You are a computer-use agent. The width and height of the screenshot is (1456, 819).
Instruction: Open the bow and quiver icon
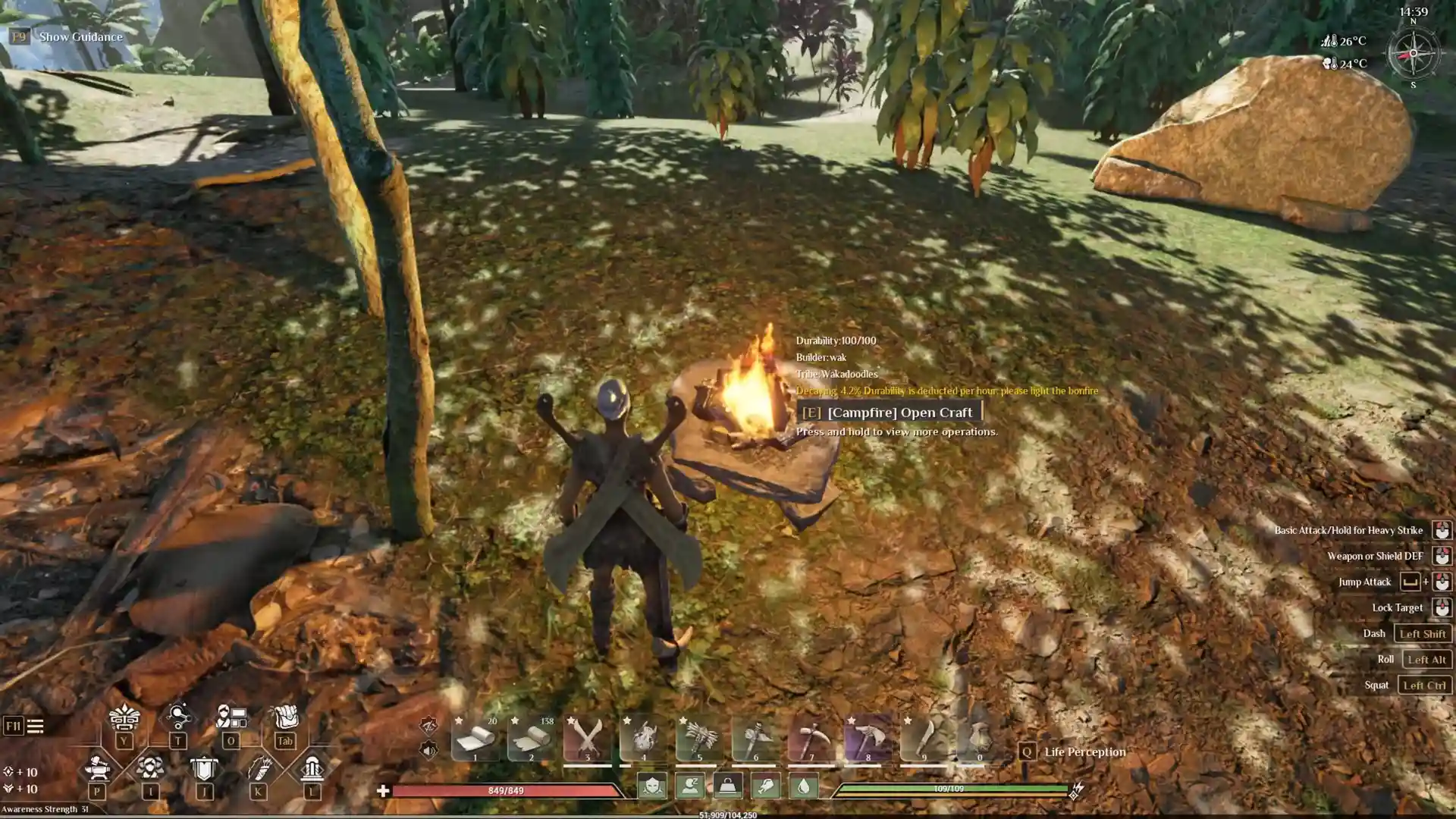point(258,768)
